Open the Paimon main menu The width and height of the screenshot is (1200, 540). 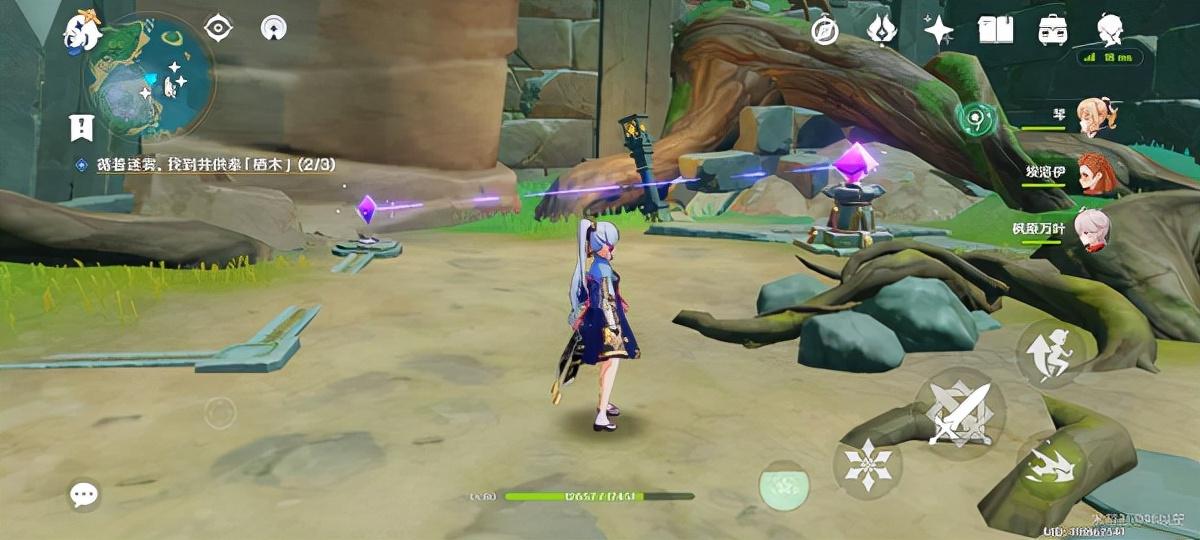coord(82,30)
